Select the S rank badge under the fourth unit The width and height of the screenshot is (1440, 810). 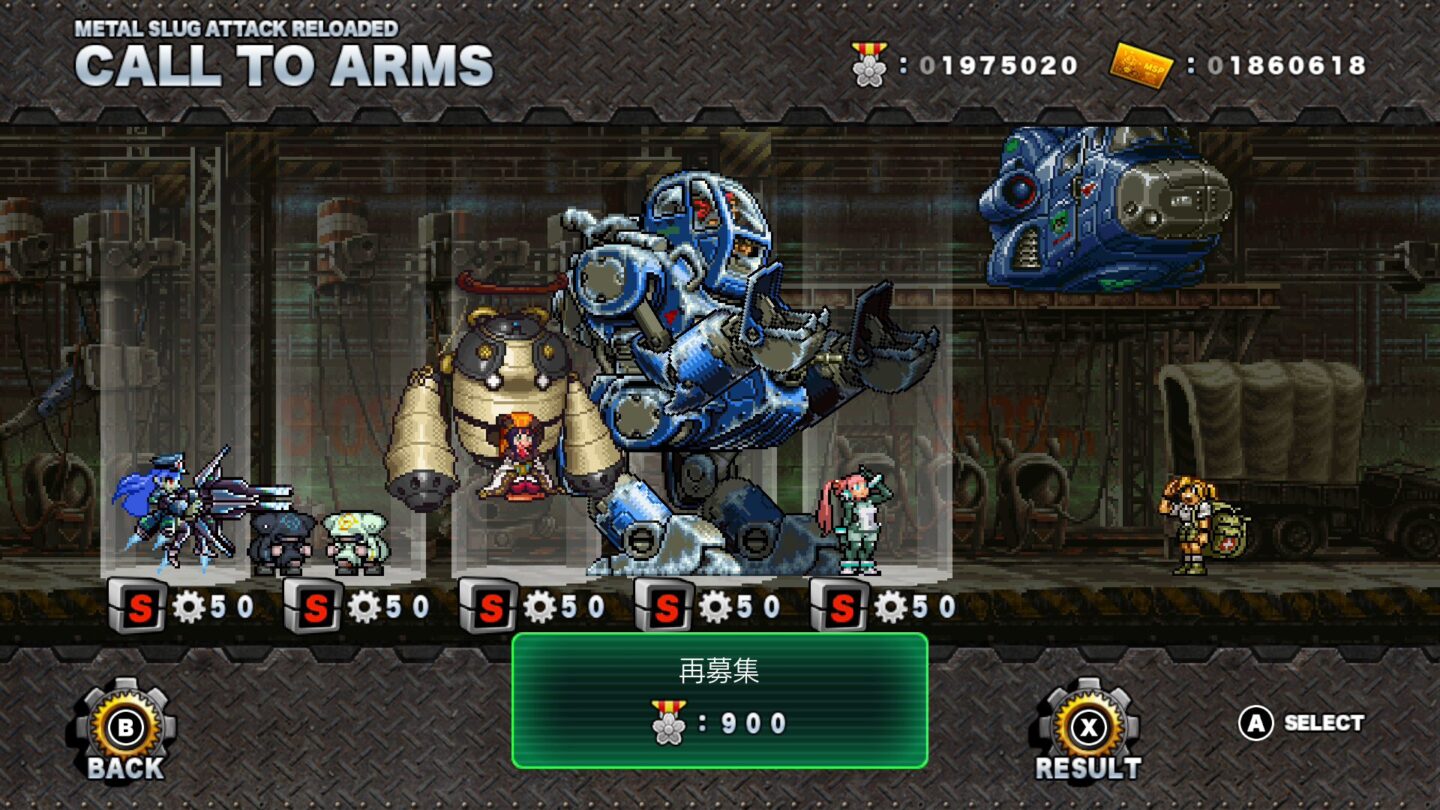click(x=667, y=605)
